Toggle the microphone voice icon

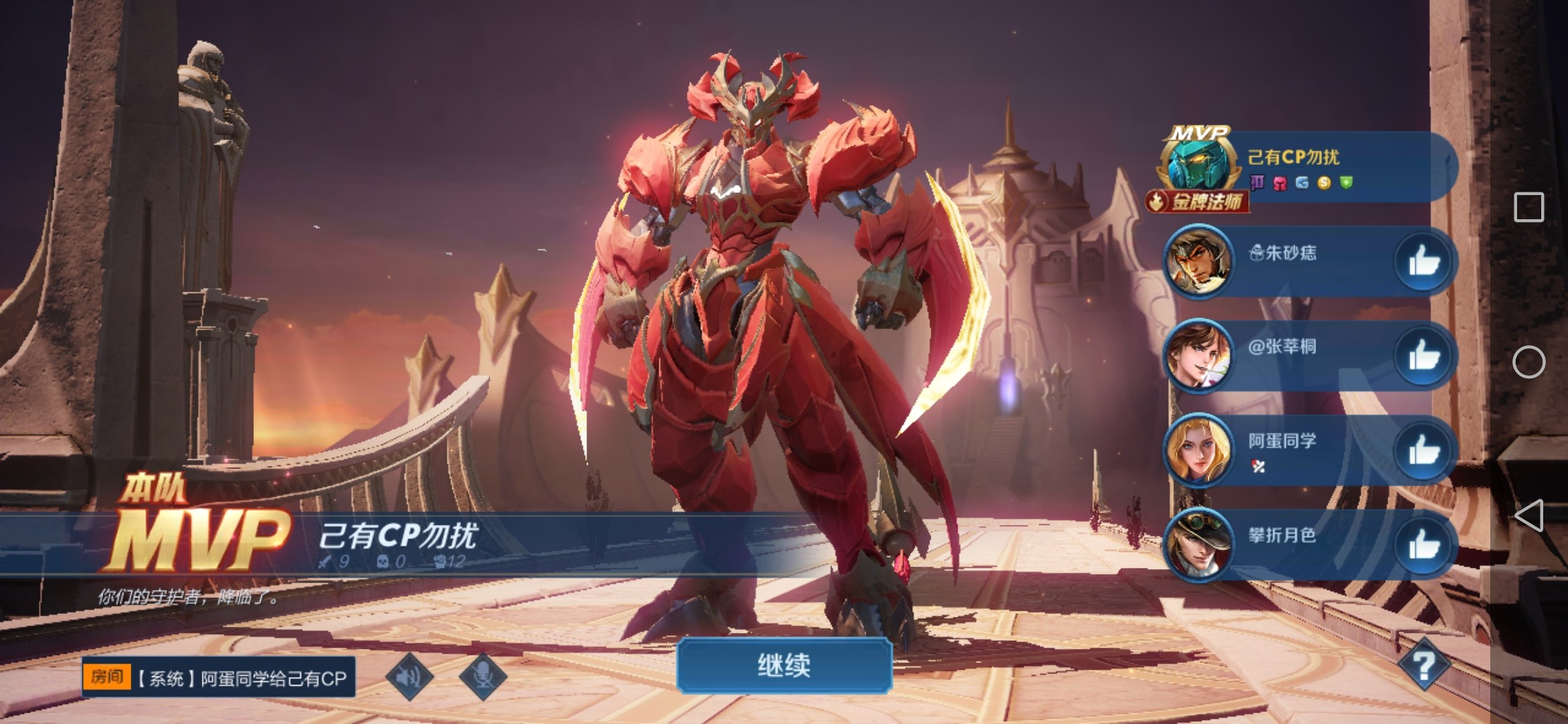coord(482,676)
